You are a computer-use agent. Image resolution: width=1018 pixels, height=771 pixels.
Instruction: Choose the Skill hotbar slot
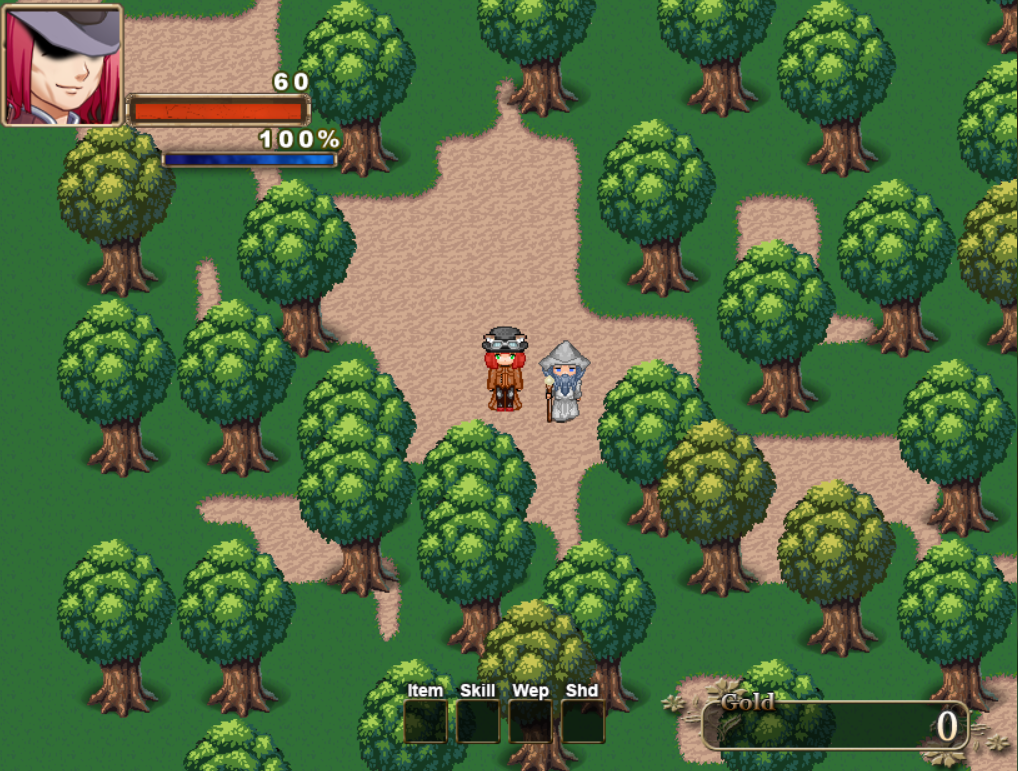point(478,721)
